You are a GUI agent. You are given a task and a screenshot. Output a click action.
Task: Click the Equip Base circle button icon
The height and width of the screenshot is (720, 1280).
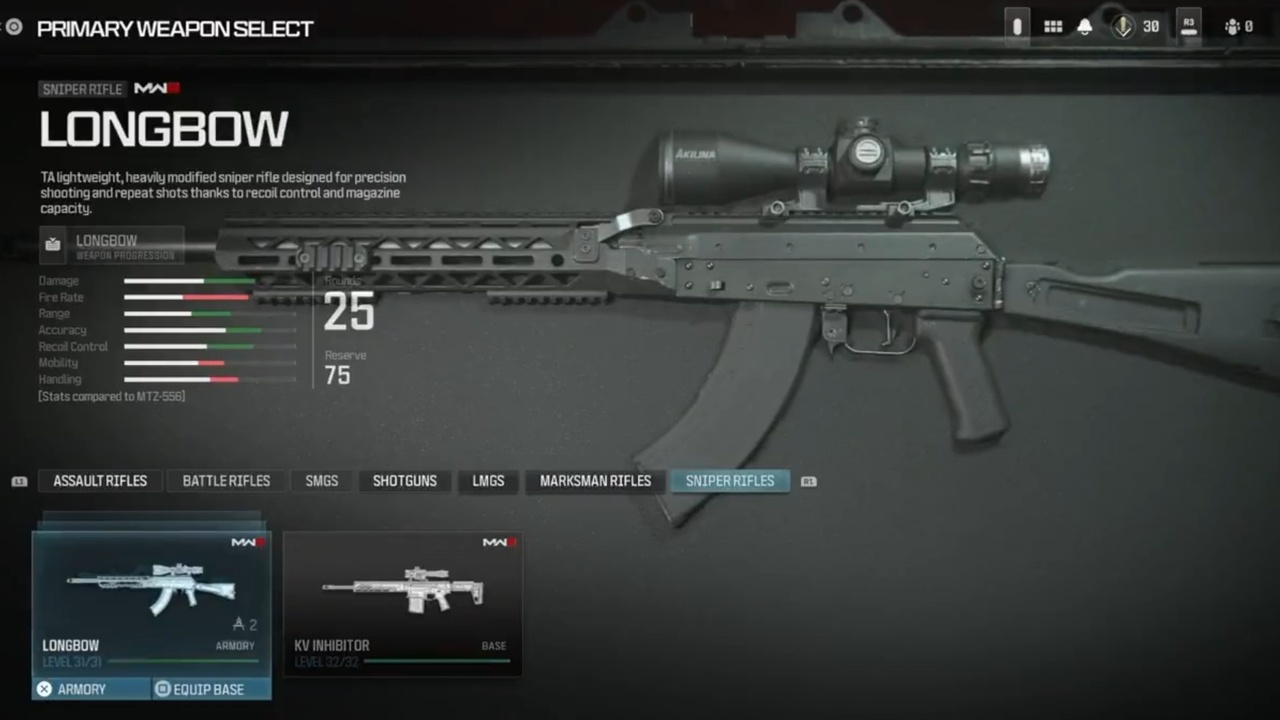pyautogui.click(x=162, y=689)
